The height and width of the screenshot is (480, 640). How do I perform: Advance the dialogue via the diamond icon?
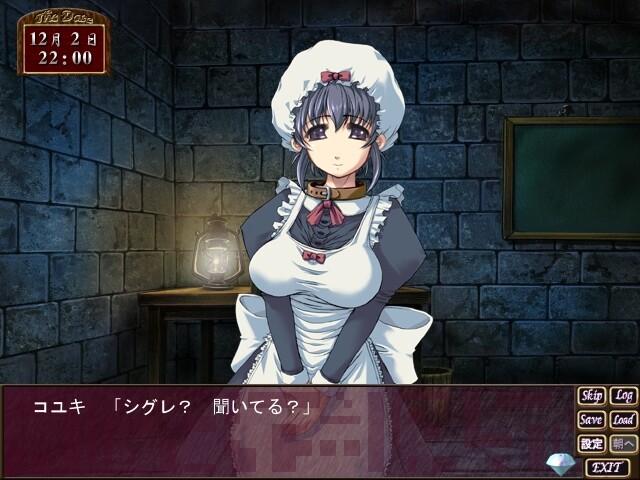pos(561,464)
